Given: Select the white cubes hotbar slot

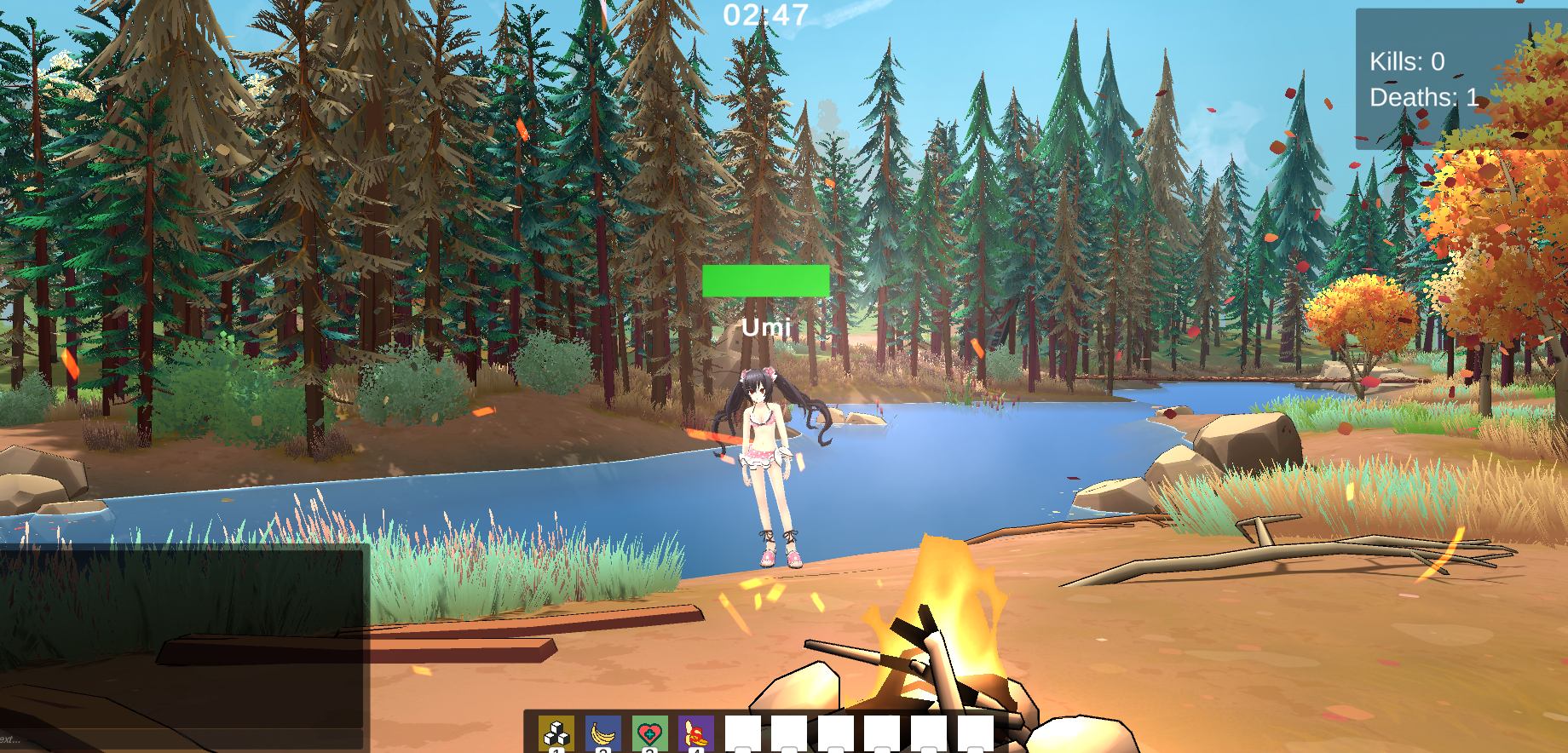Looking at the screenshot, I should 556,733.
